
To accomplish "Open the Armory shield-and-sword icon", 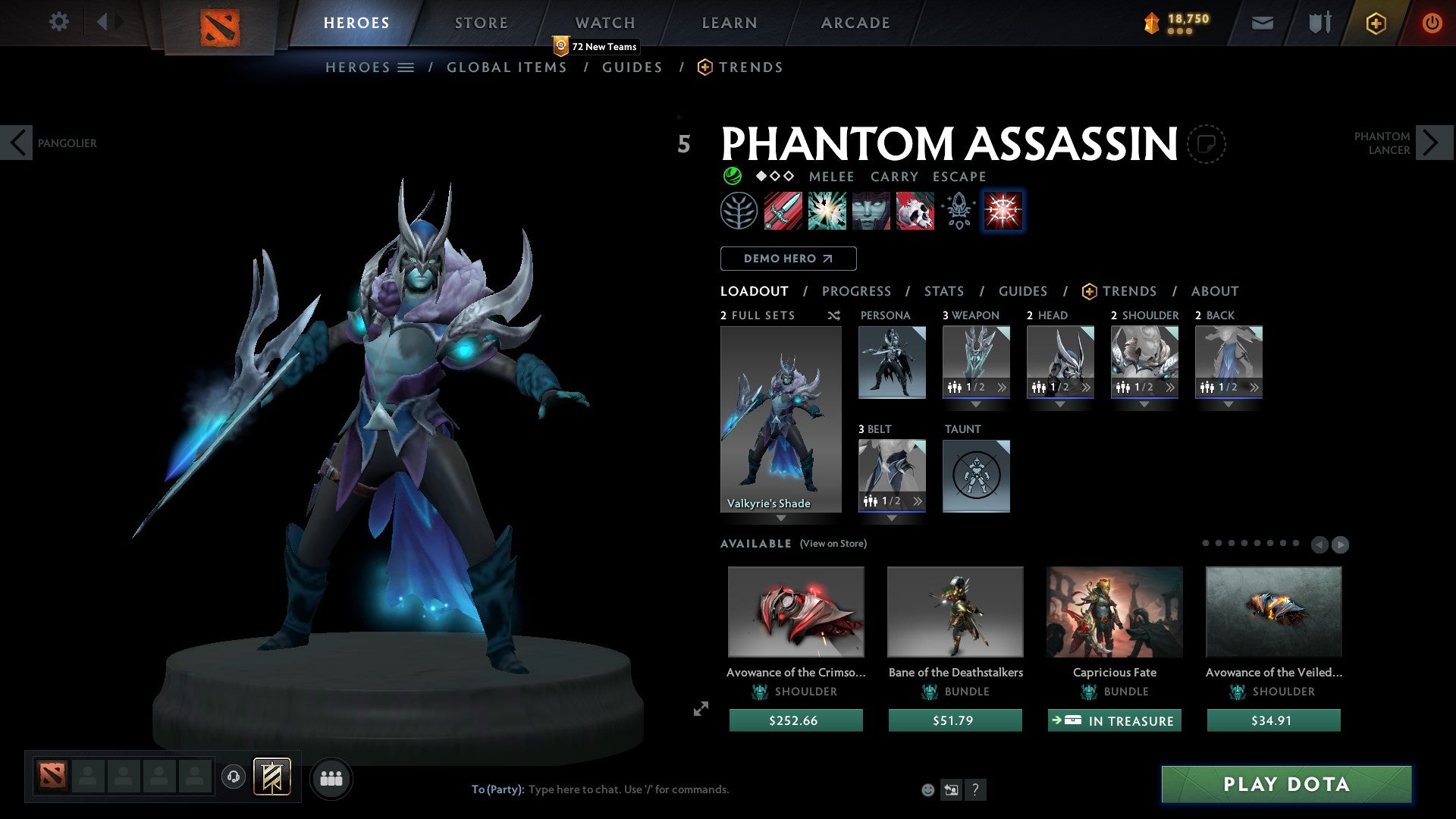I will click(1318, 22).
